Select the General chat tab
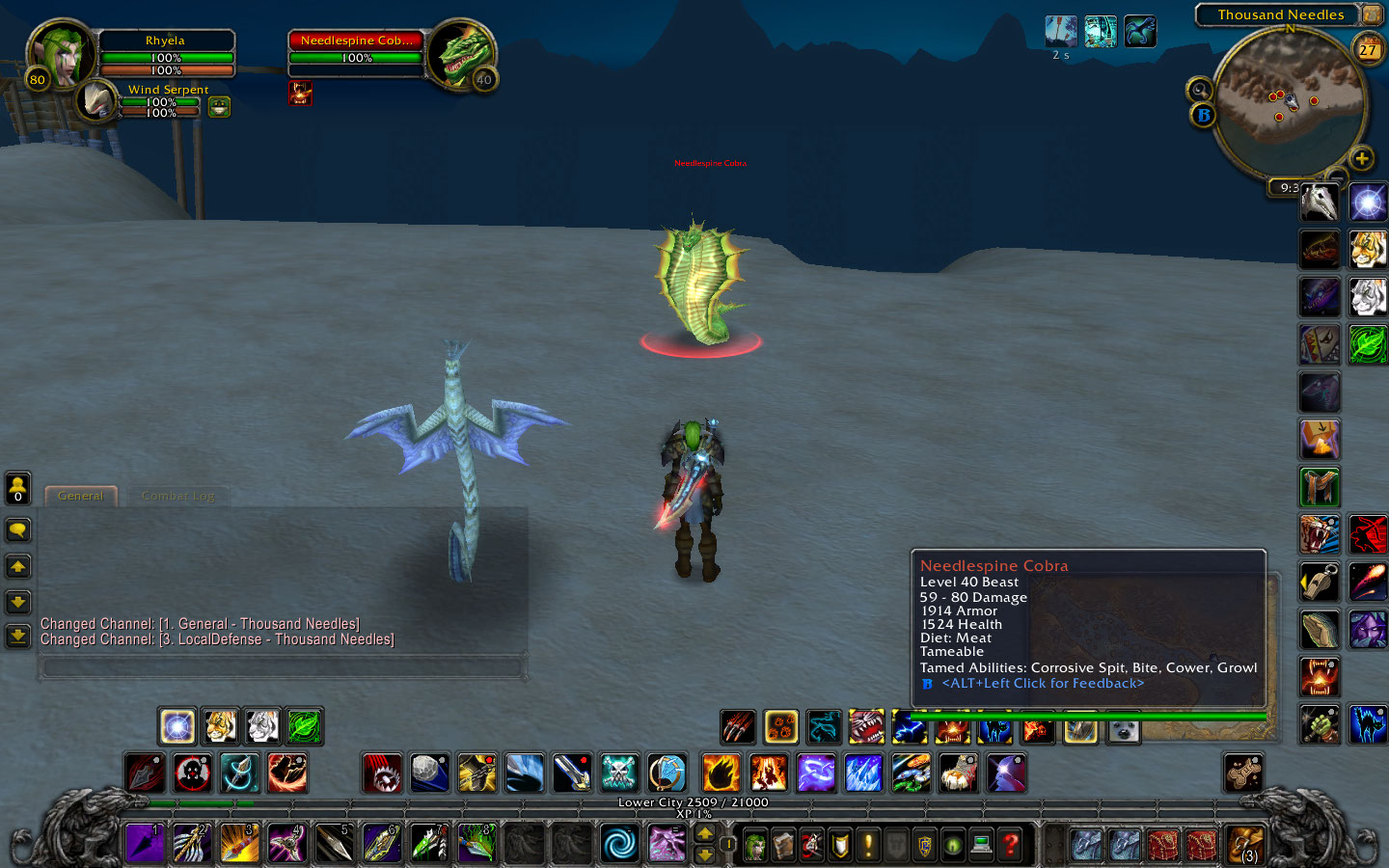Image resolution: width=1389 pixels, height=868 pixels. point(80,496)
